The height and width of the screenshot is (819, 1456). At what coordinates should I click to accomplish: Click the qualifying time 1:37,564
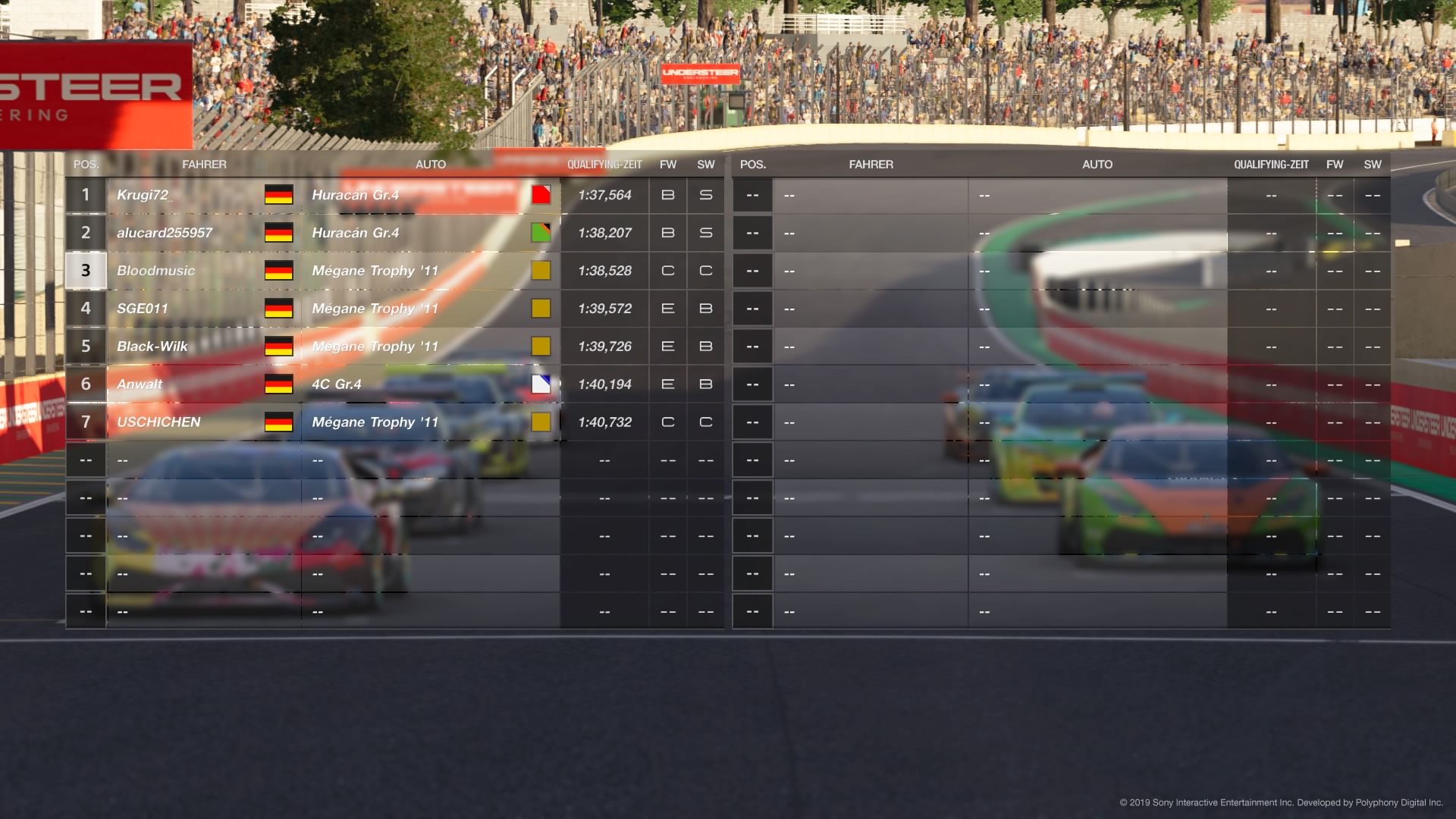(x=604, y=195)
